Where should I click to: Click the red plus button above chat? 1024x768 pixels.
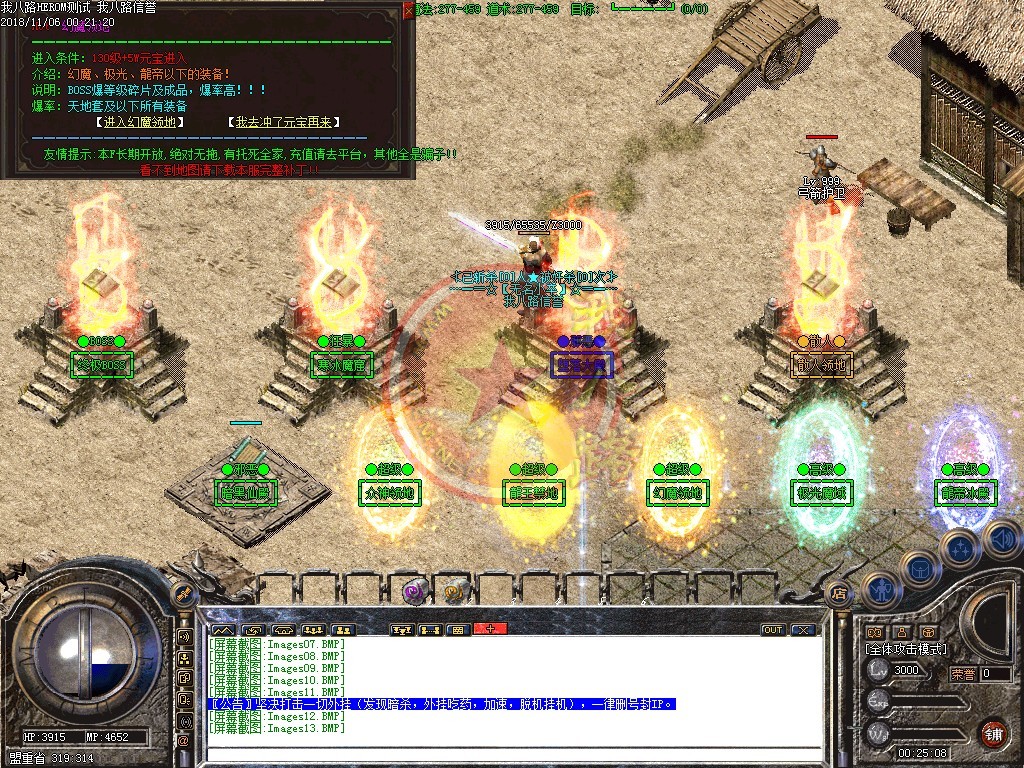(490, 629)
